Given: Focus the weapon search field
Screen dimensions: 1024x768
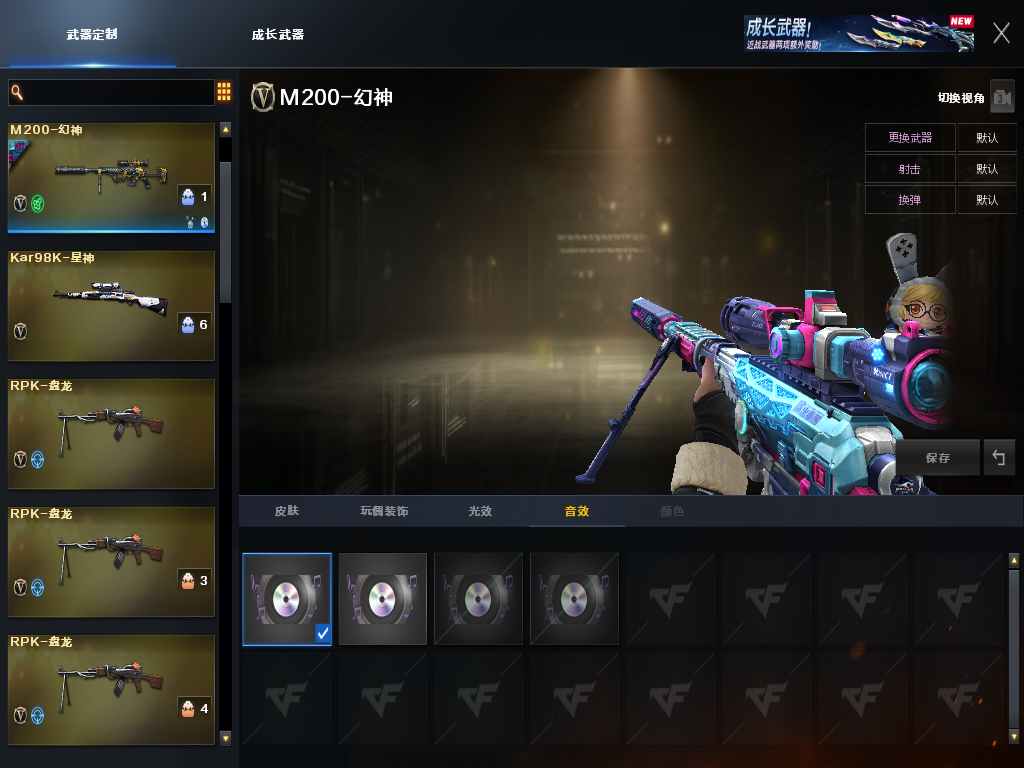Looking at the screenshot, I should tap(112, 92).
